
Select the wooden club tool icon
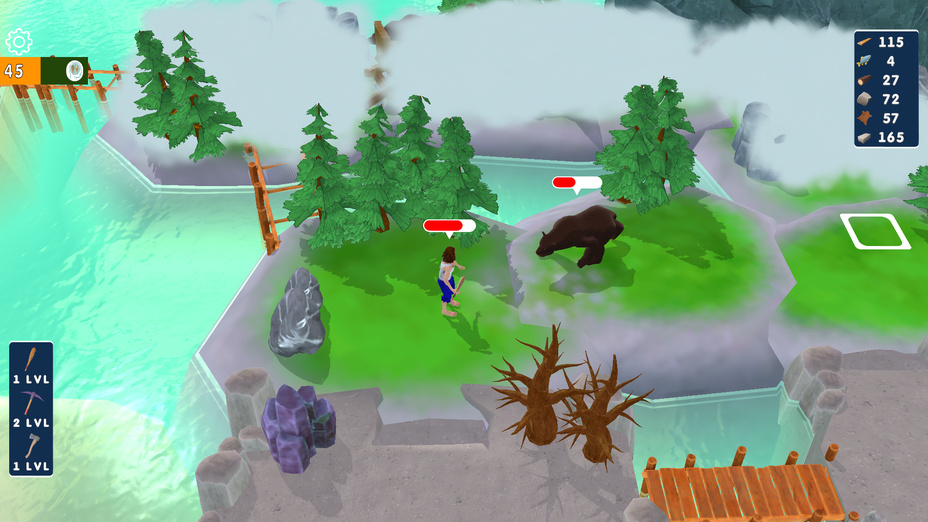pyautogui.click(x=31, y=360)
